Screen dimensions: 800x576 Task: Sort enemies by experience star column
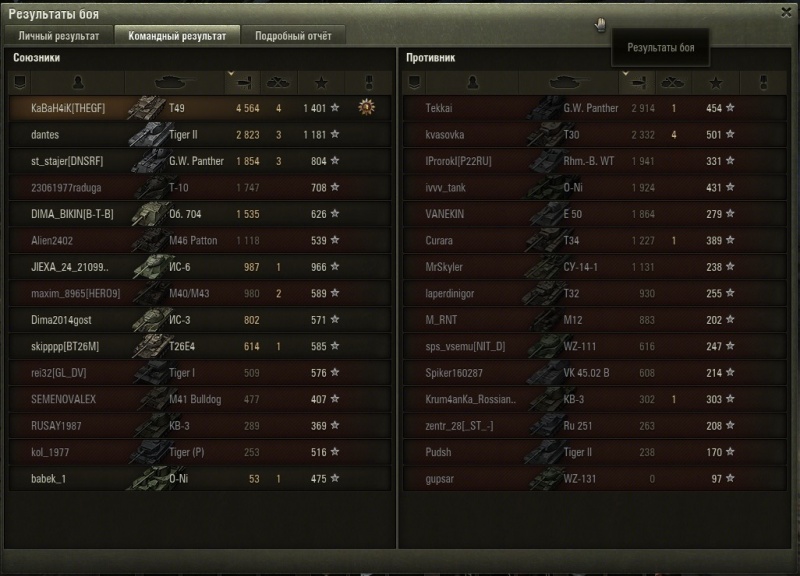coord(715,78)
